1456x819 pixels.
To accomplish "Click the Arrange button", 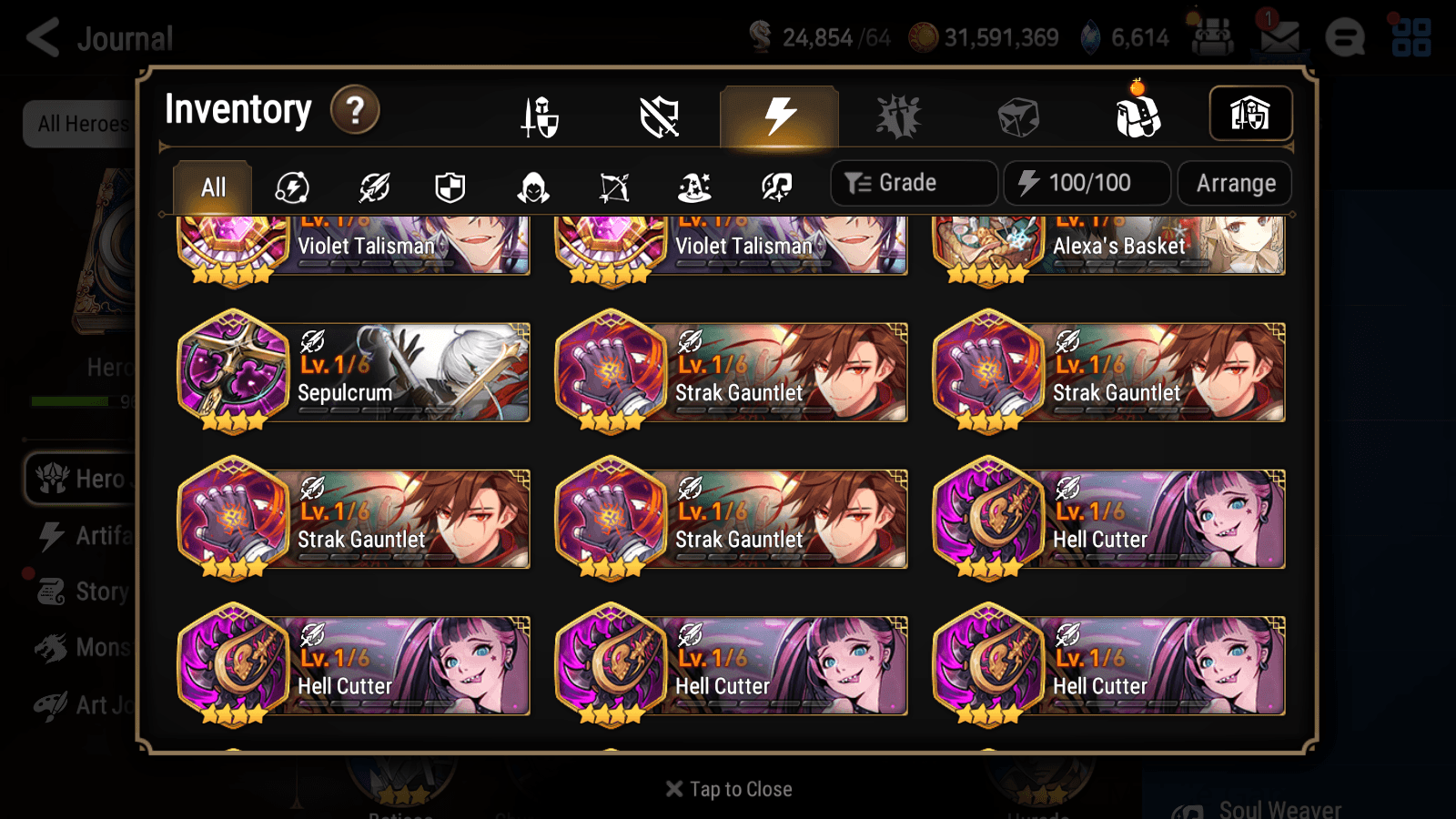I will point(1234,183).
